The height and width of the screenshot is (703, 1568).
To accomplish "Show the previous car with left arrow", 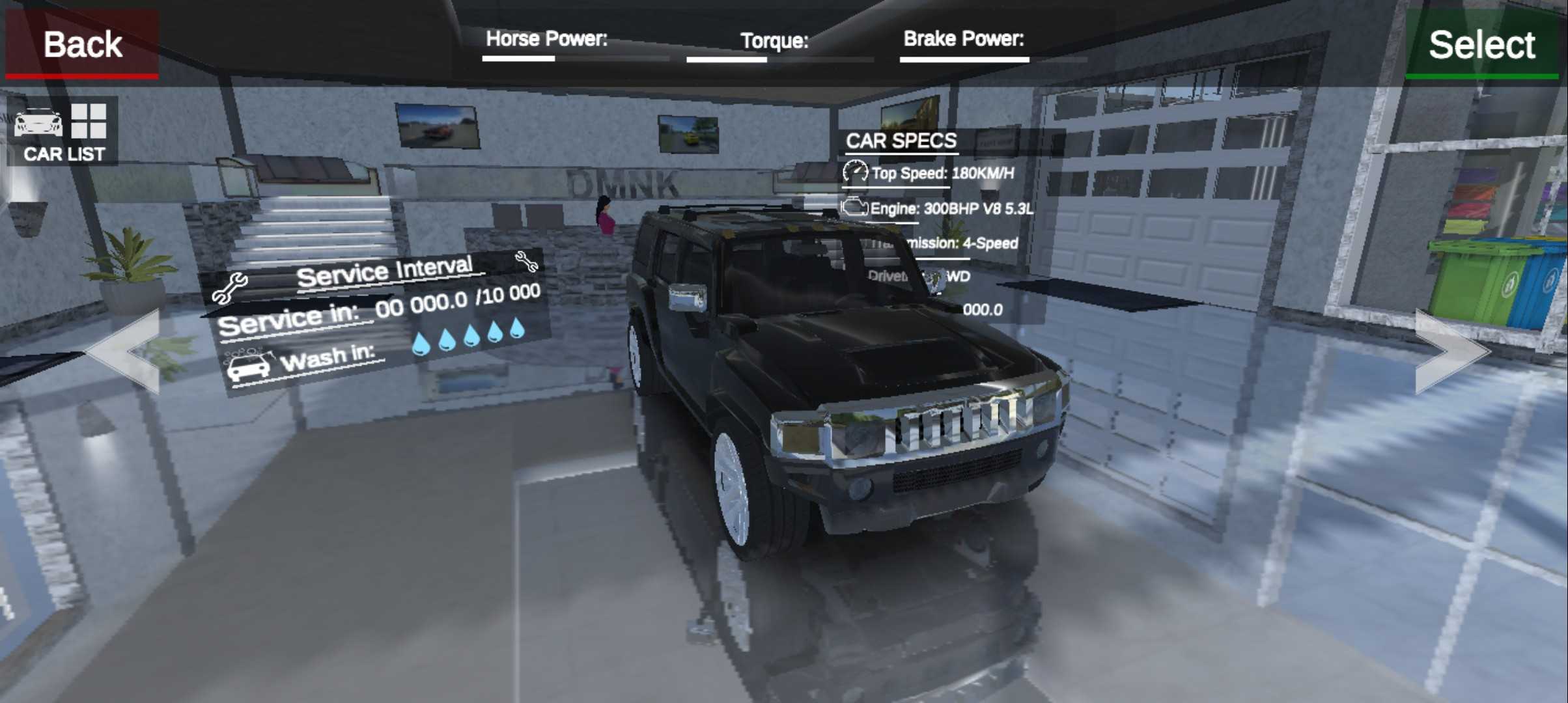I will point(124,351).
